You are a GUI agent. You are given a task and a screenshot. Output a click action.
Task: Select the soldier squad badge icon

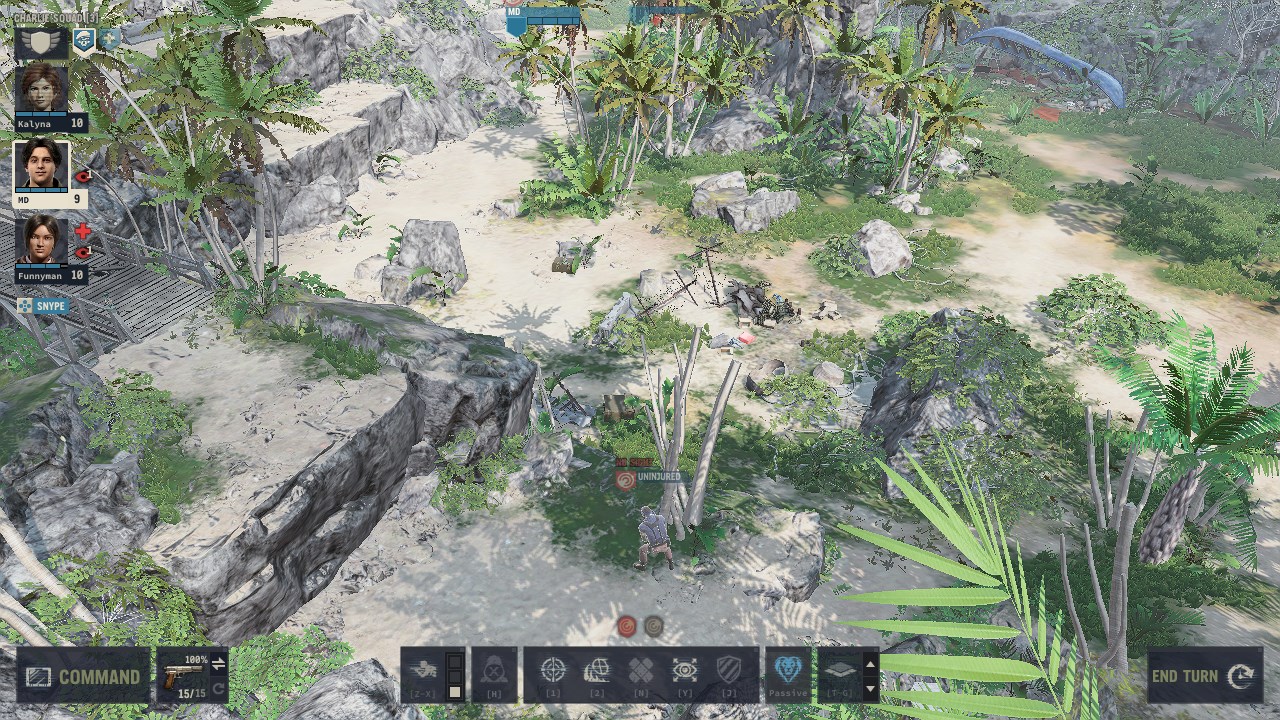point(82,39)
